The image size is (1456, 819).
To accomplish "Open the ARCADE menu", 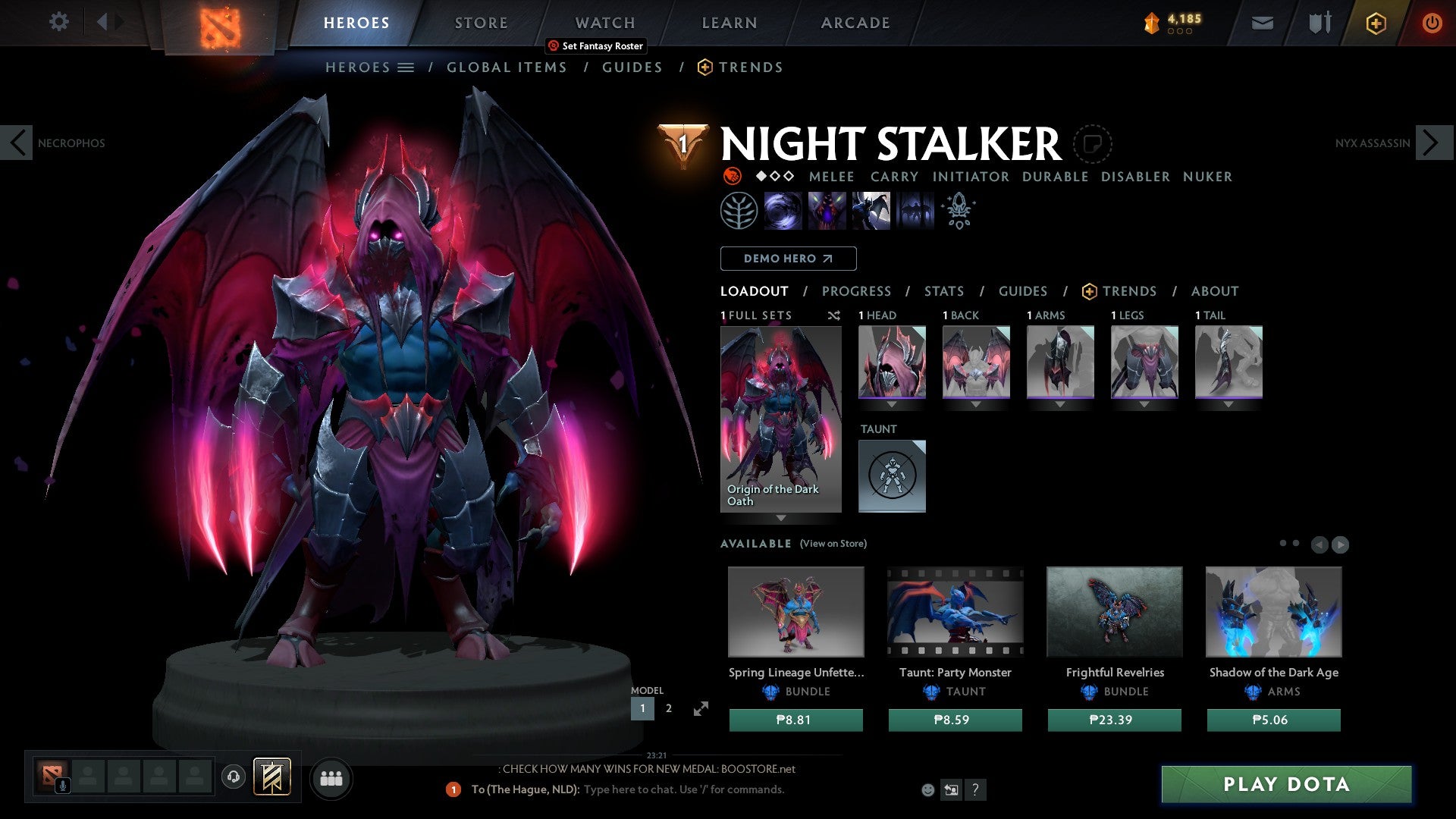I will point(855,23).
